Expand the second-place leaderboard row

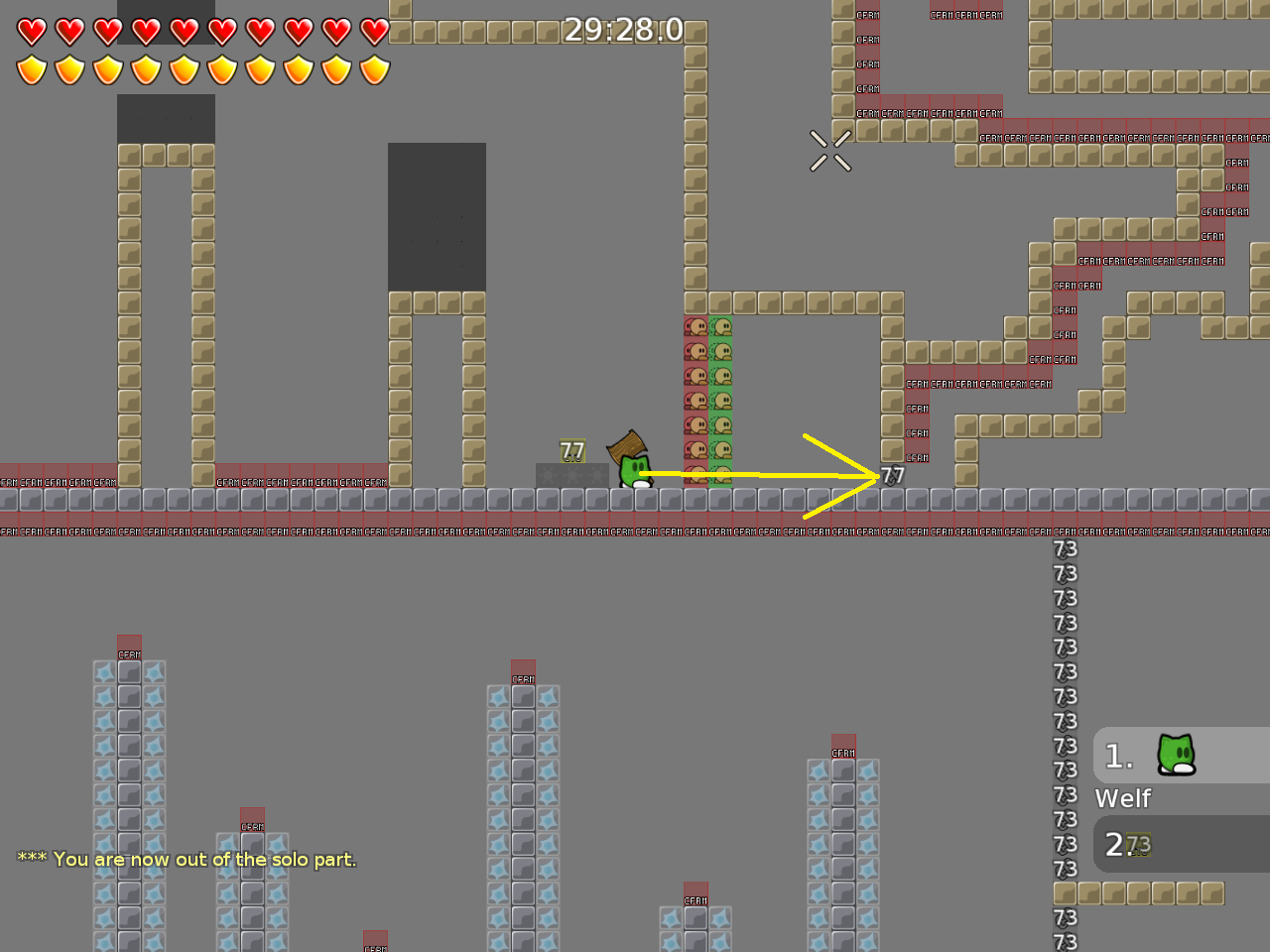pos(1181,844)
